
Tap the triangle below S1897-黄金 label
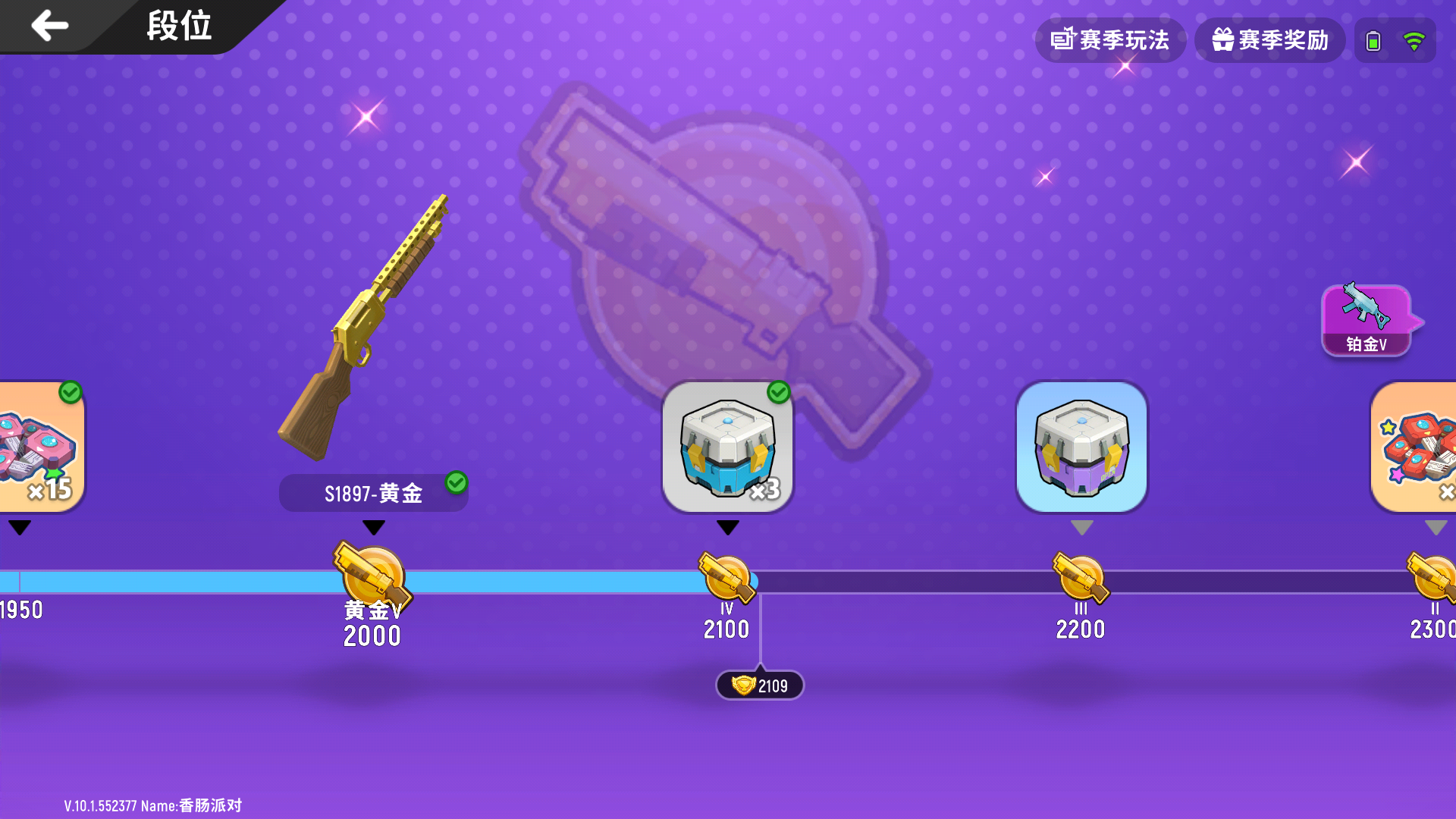point(372,529)
